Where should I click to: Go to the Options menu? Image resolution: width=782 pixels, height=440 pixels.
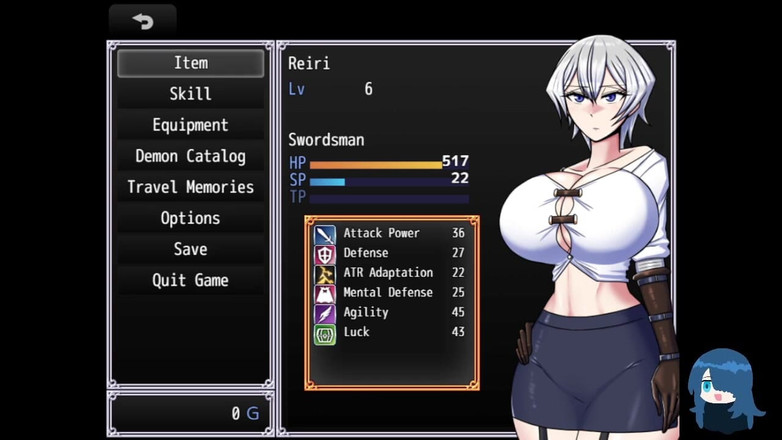pos(190,218)
